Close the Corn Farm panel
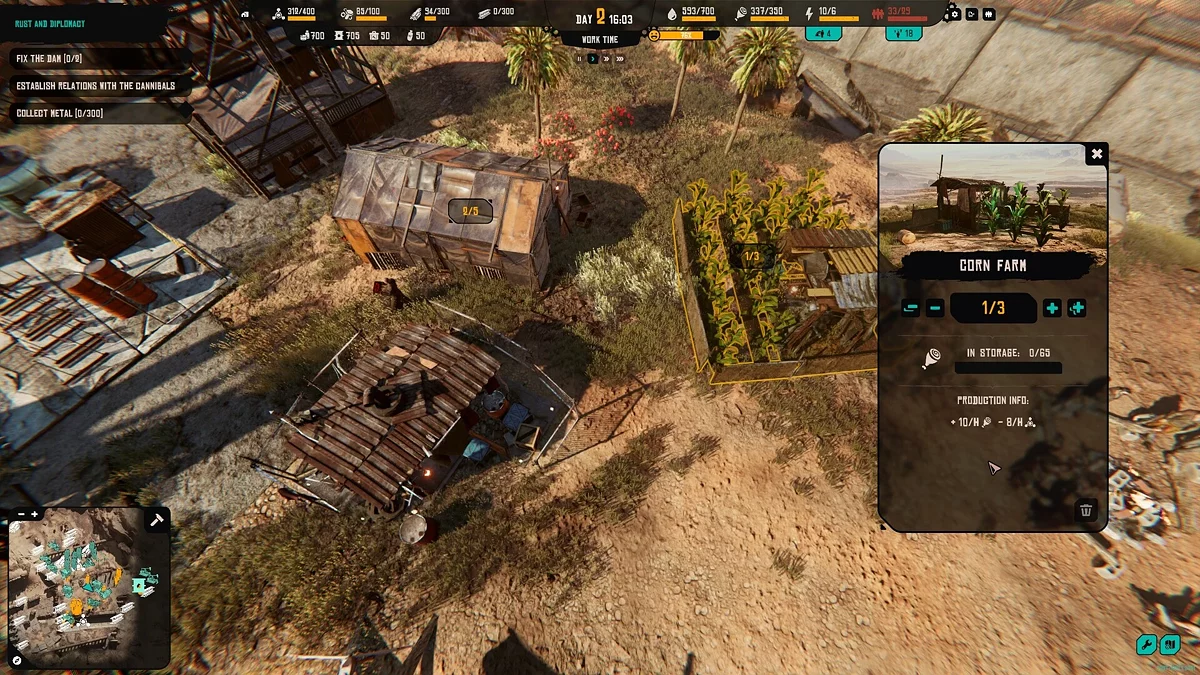The image size is (1200, 675). [1096, 154]
